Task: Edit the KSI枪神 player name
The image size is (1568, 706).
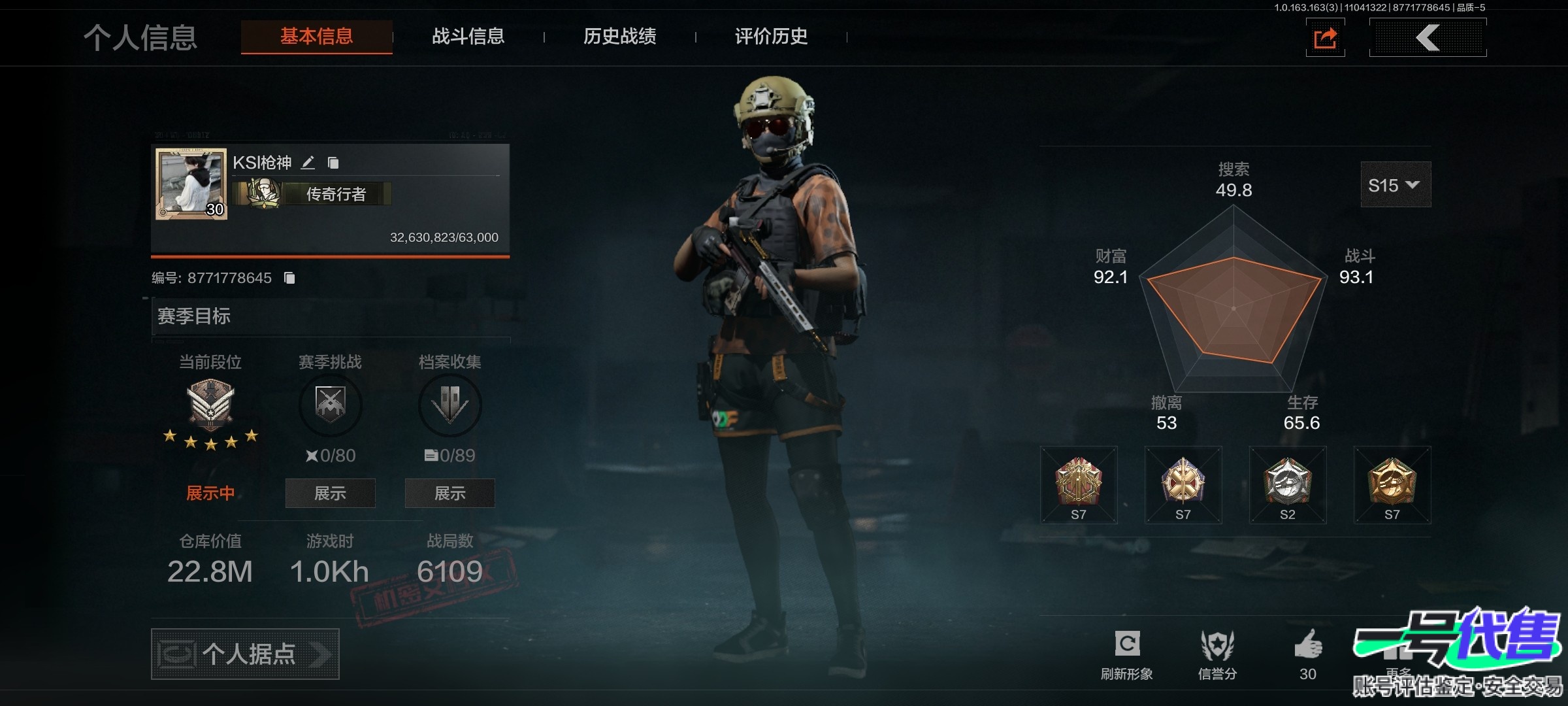Action: [x=308, y=163]
